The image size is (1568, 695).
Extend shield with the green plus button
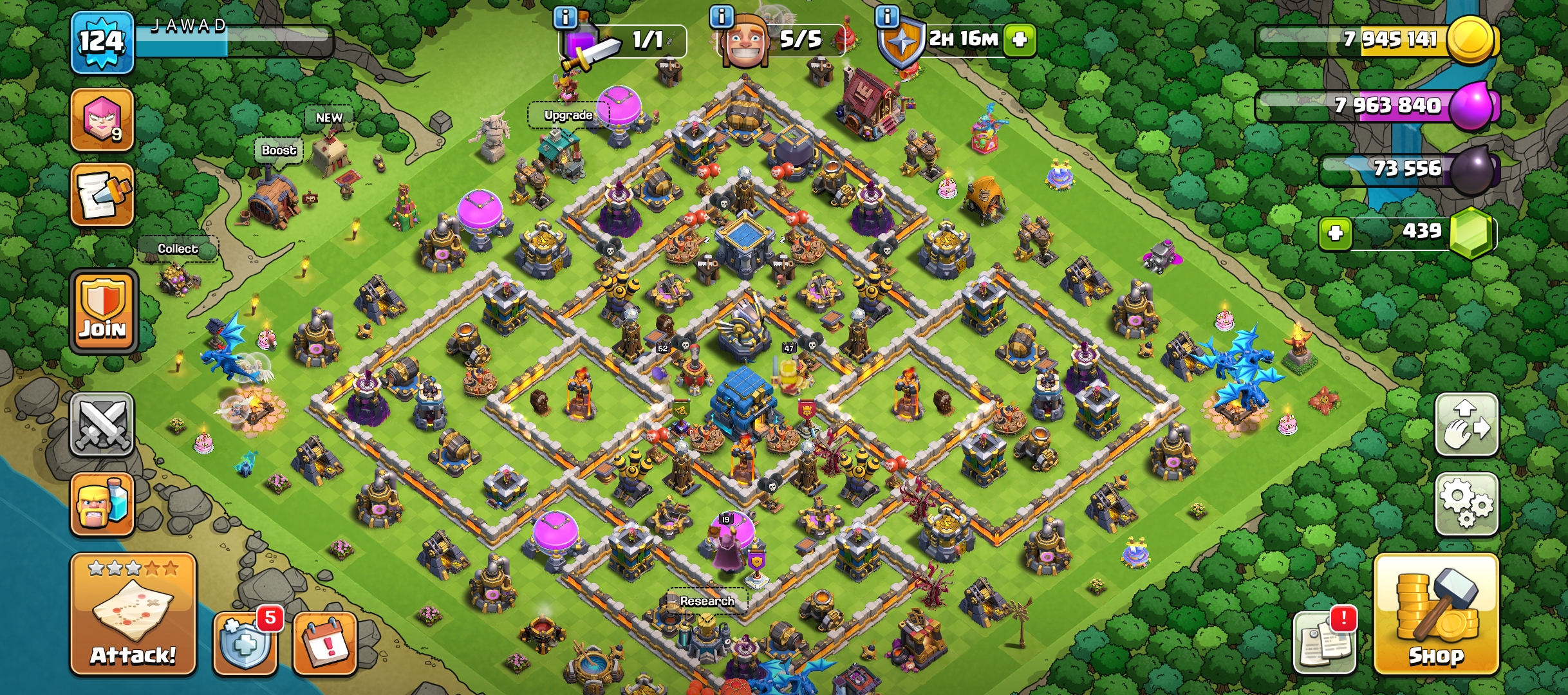pyautogui.click(x=1019, y=40)
